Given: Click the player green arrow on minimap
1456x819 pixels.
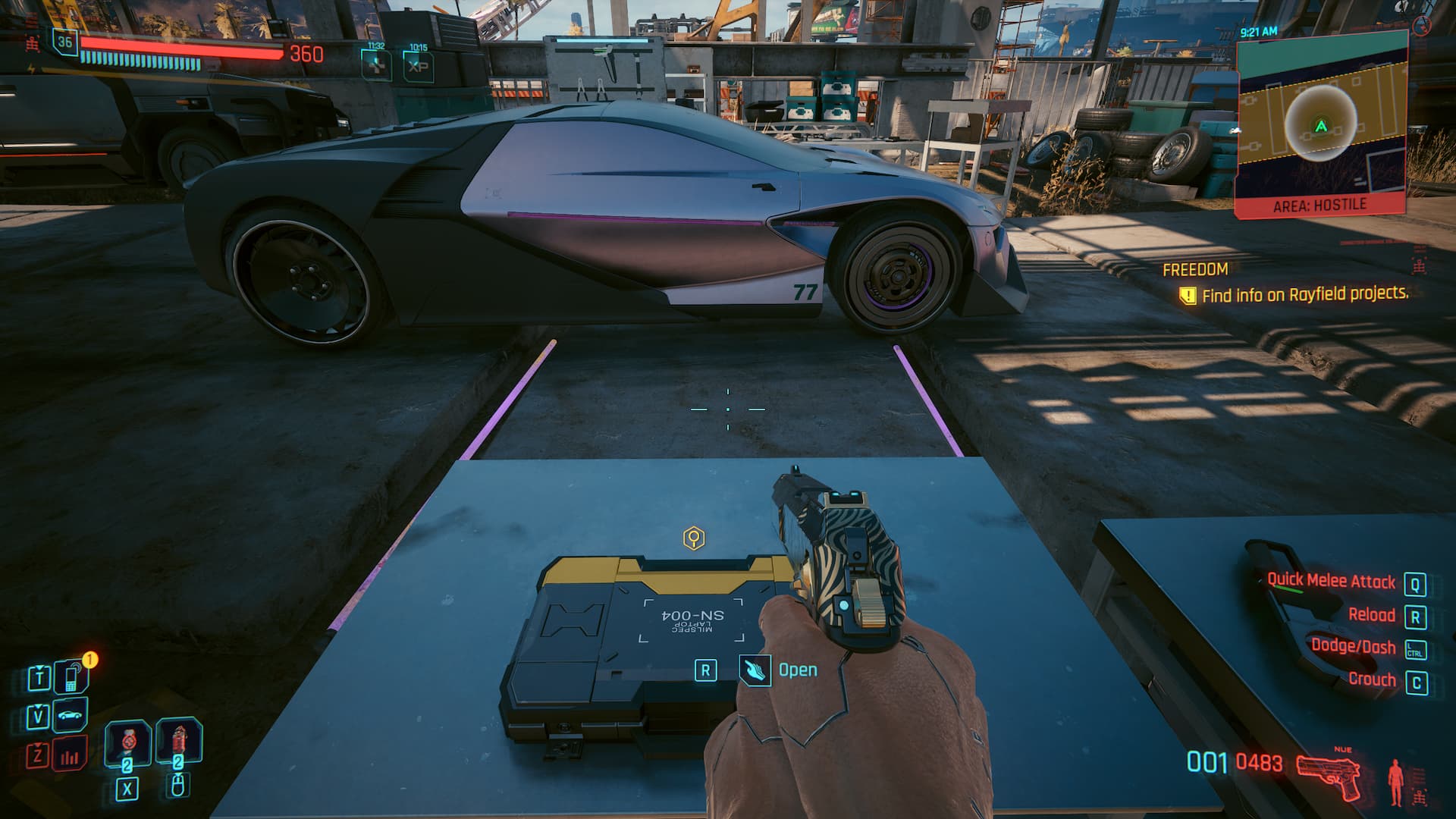Looking at the screenshot, I should tap(1321, 126).
